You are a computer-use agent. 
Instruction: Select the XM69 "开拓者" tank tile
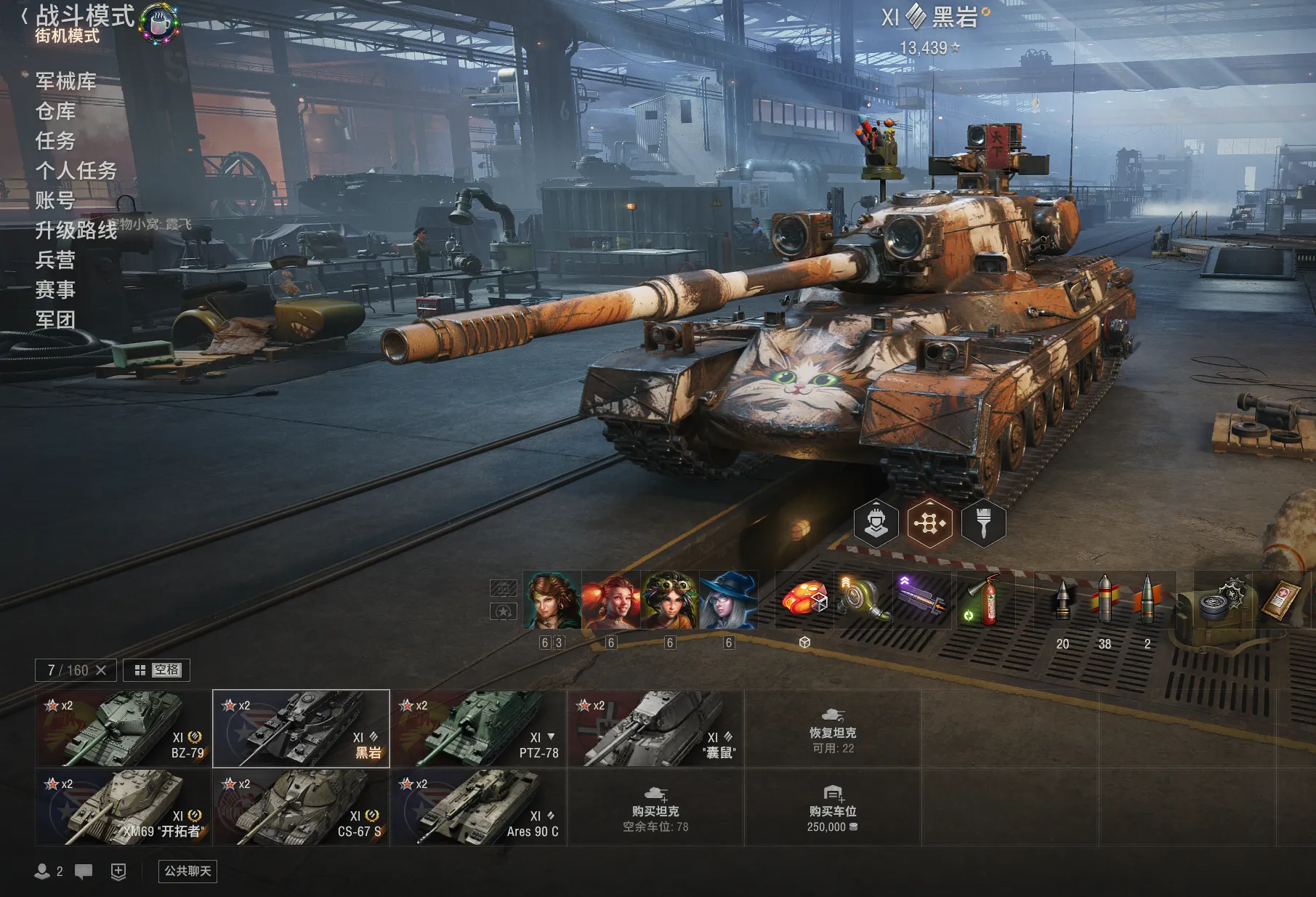pyautogui.click(x=124, y=807)
